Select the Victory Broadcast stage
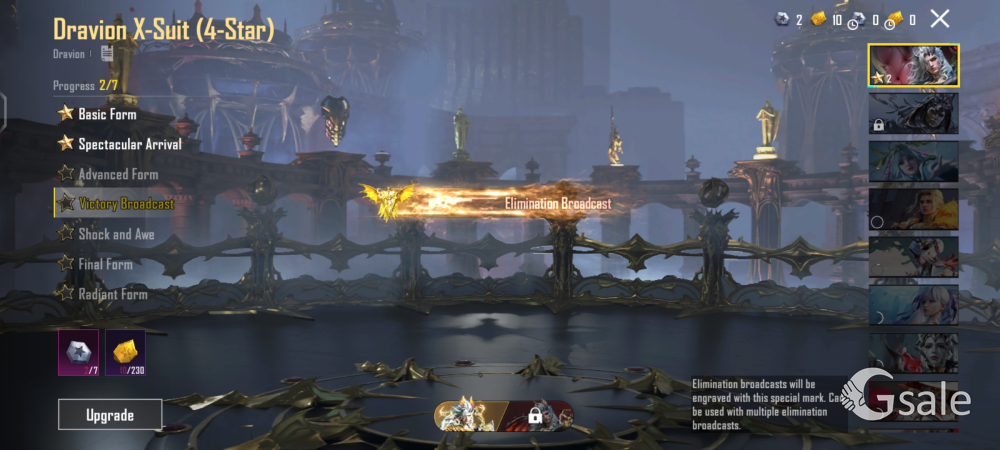 125,204
